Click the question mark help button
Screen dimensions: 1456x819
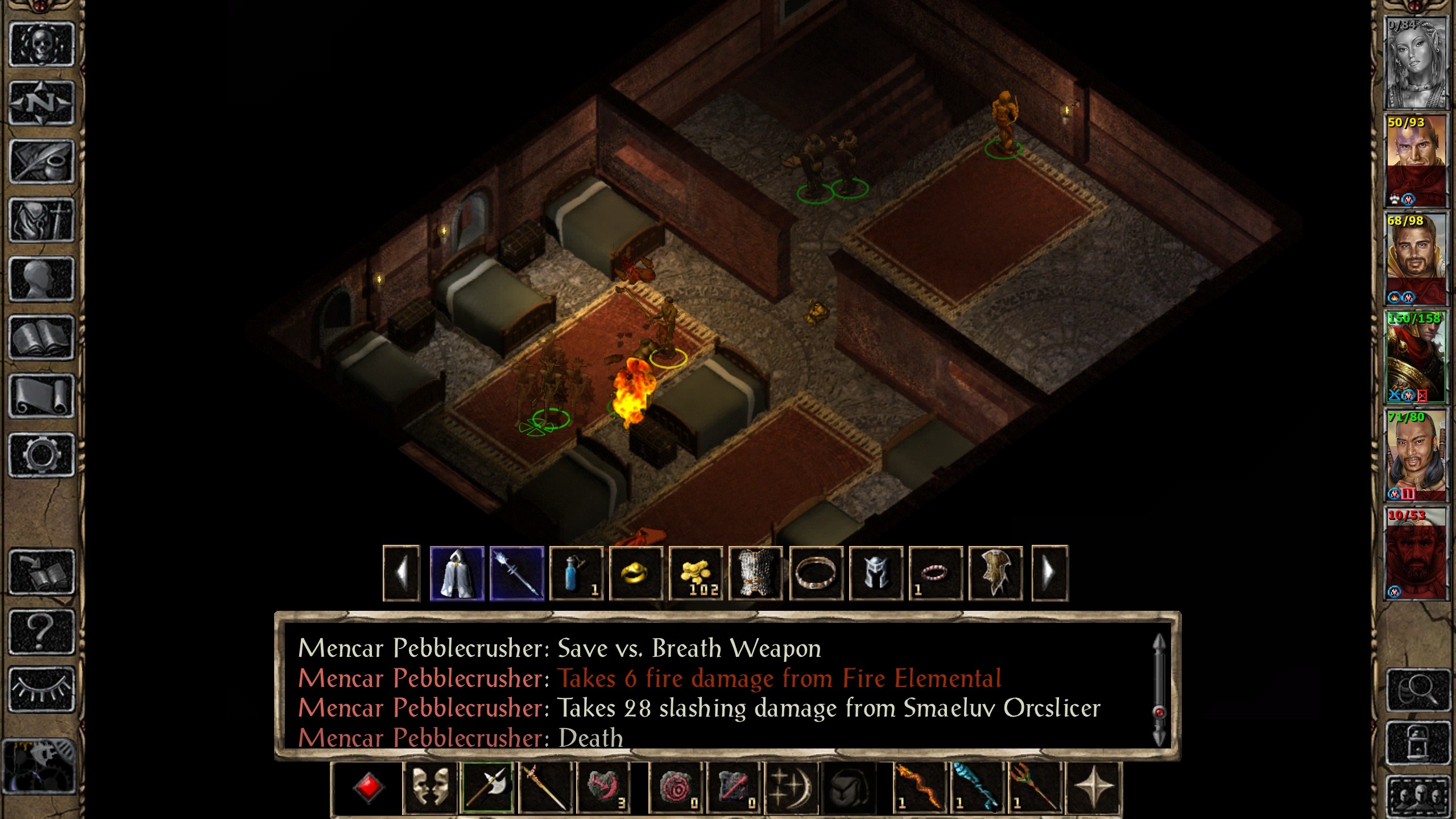[42, 631]
